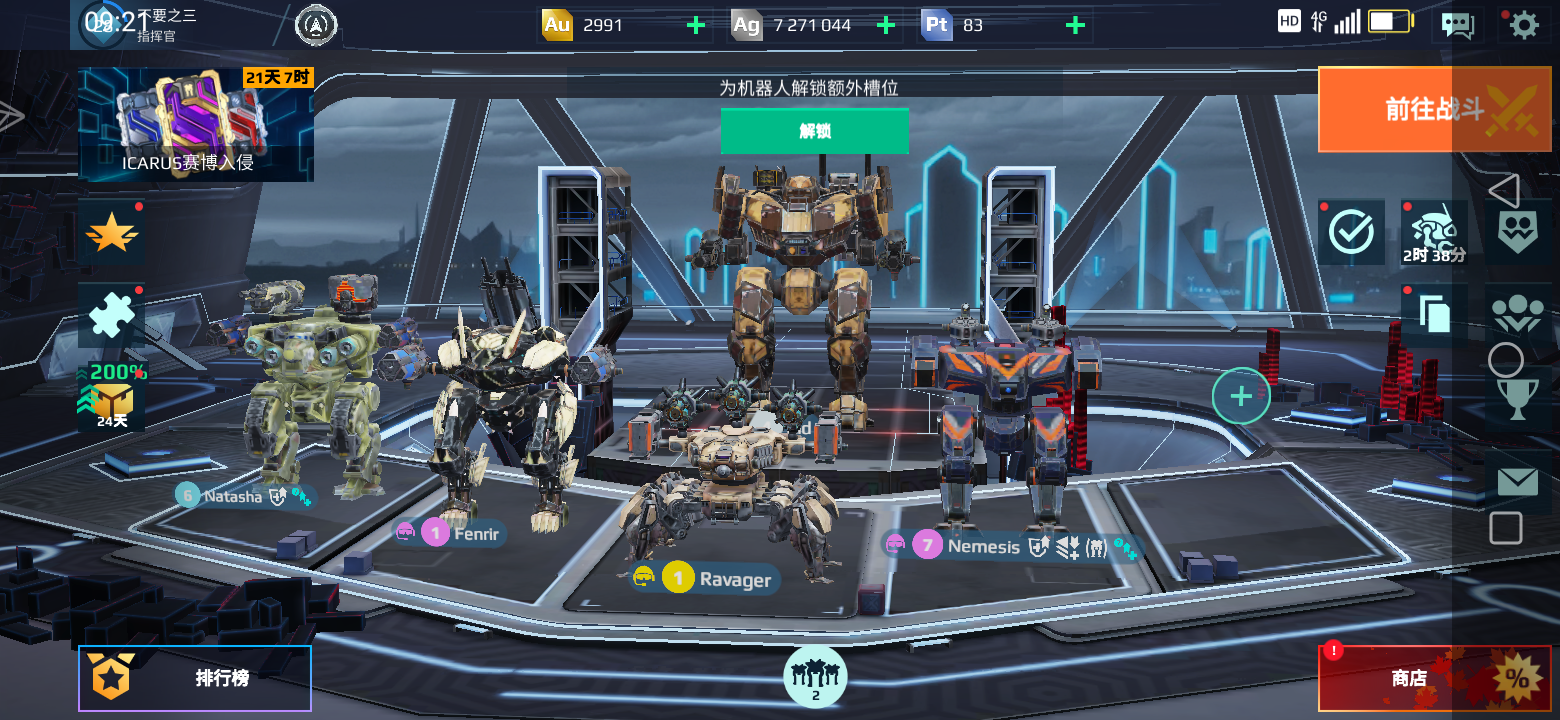Screen dimensions: 1560x720
Task: Add more Ag silver with plus button
Action: [x=885, y=26]
